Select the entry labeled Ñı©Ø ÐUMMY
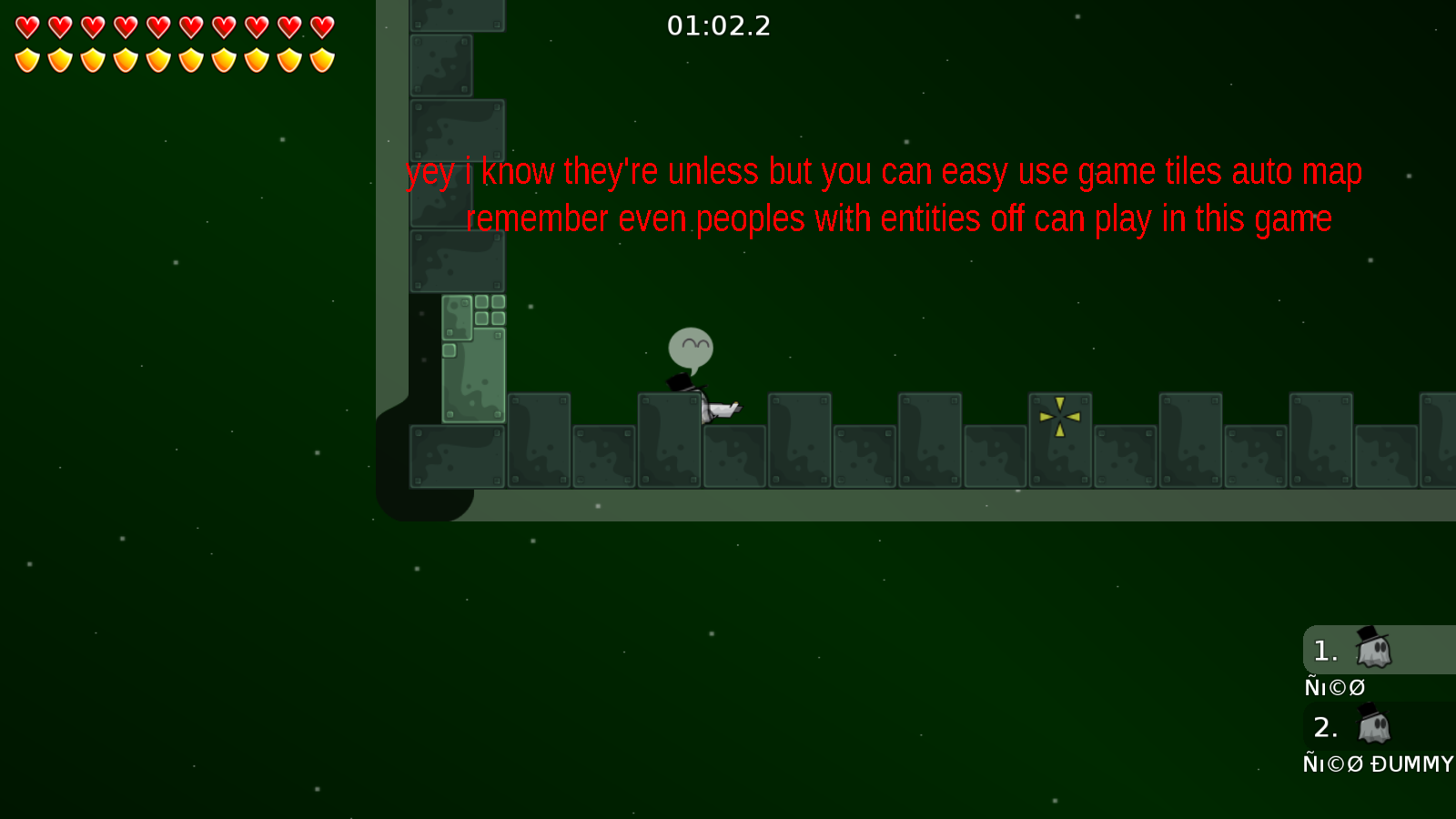Image resolution: width=1456 pixels, height=819 pixels. coord(1376,764)
